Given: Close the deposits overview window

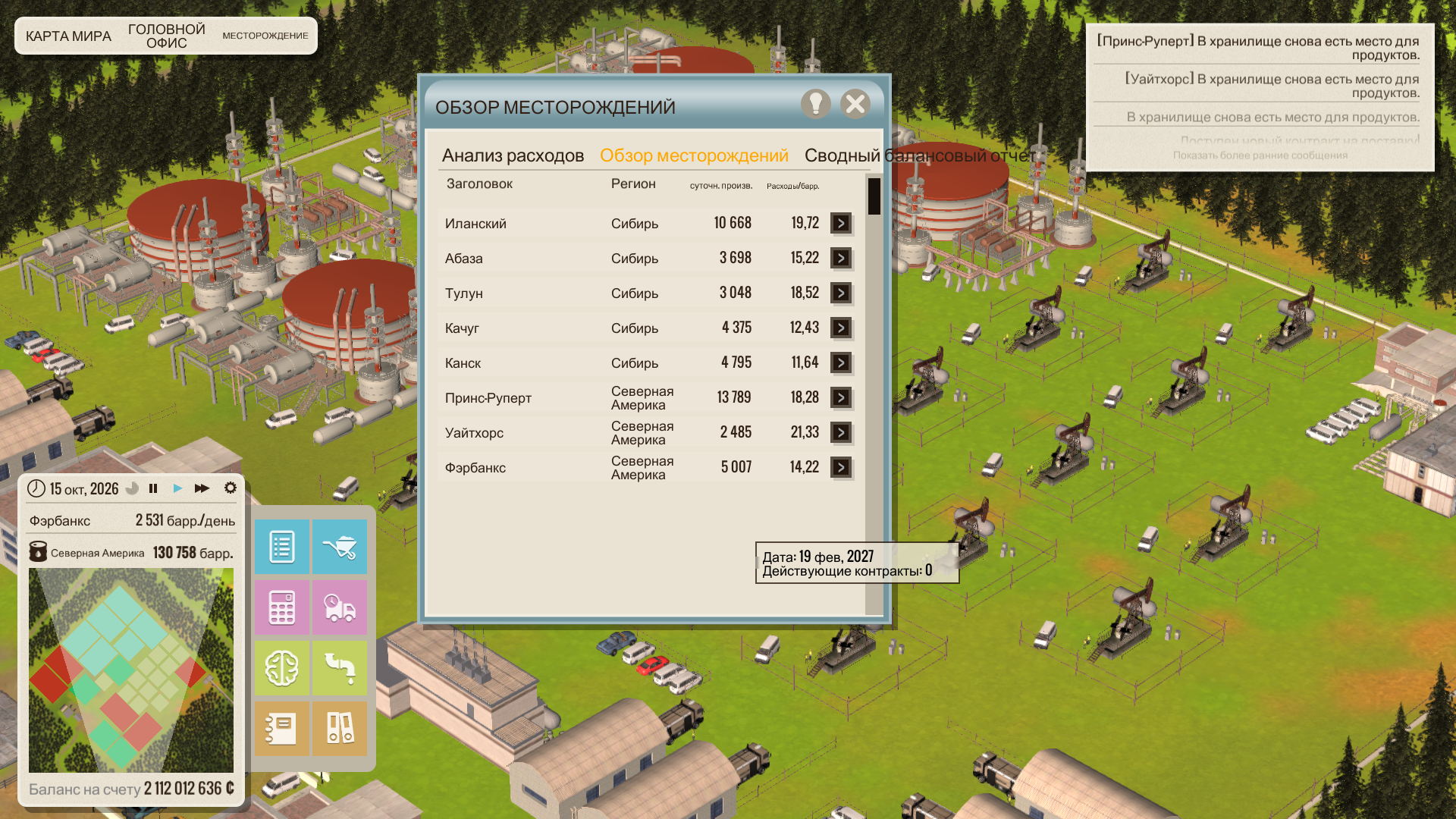Looking at the screenshot, I should [855, 104].
